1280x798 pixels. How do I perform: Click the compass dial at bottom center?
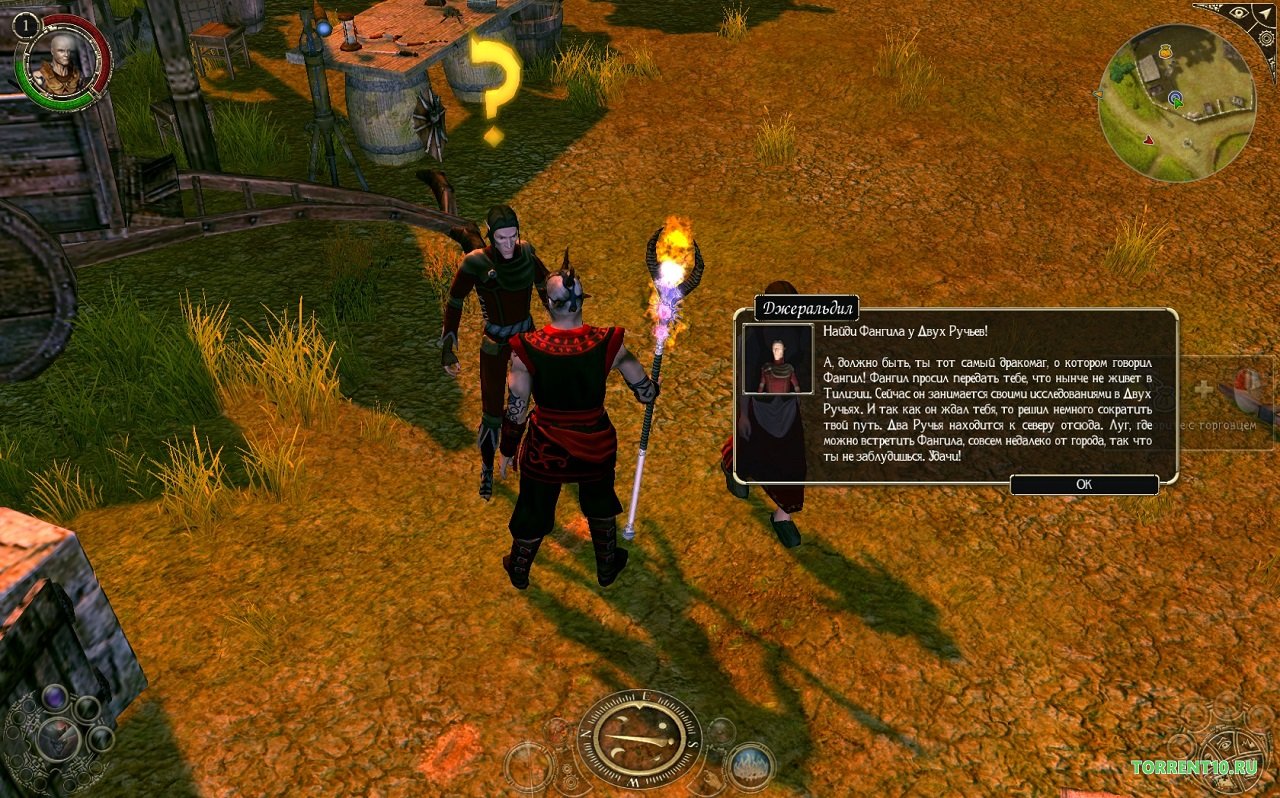point(639,739)
